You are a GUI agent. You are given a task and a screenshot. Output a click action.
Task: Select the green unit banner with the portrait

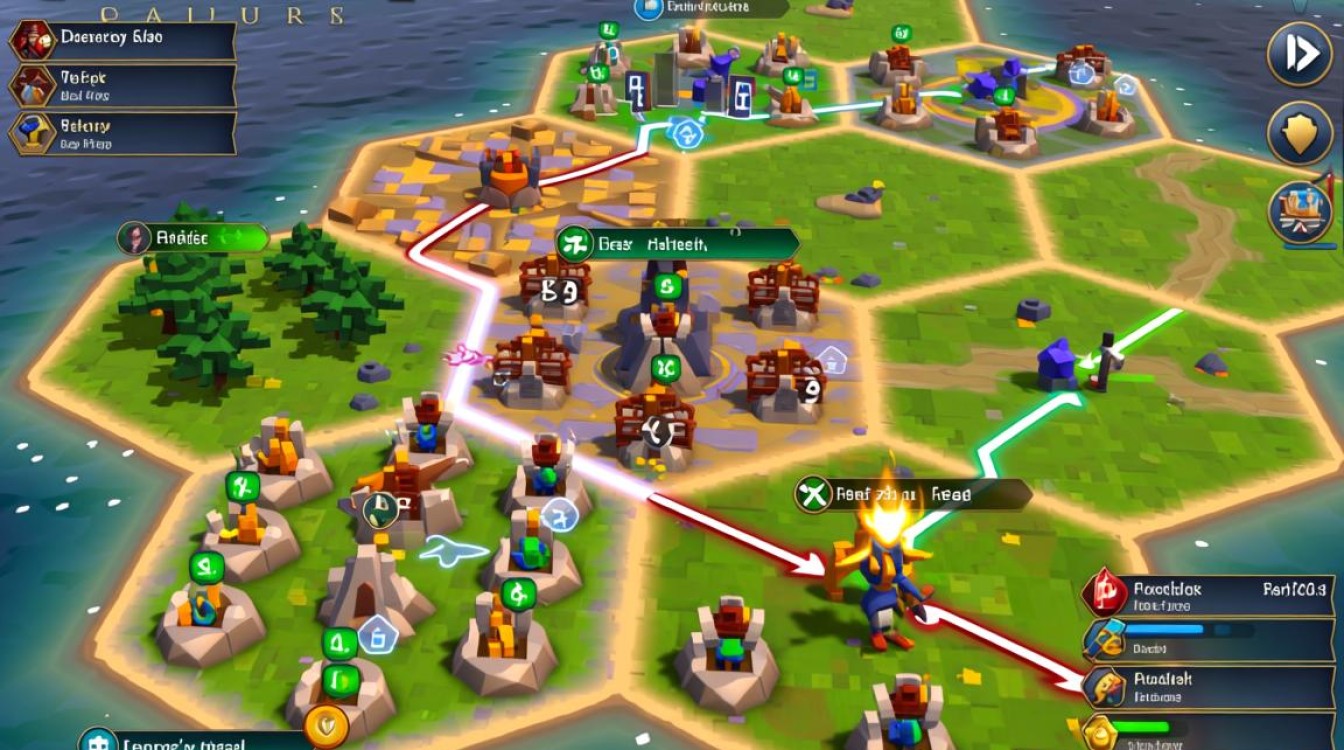pyautogui.click(x=193, y=238)
